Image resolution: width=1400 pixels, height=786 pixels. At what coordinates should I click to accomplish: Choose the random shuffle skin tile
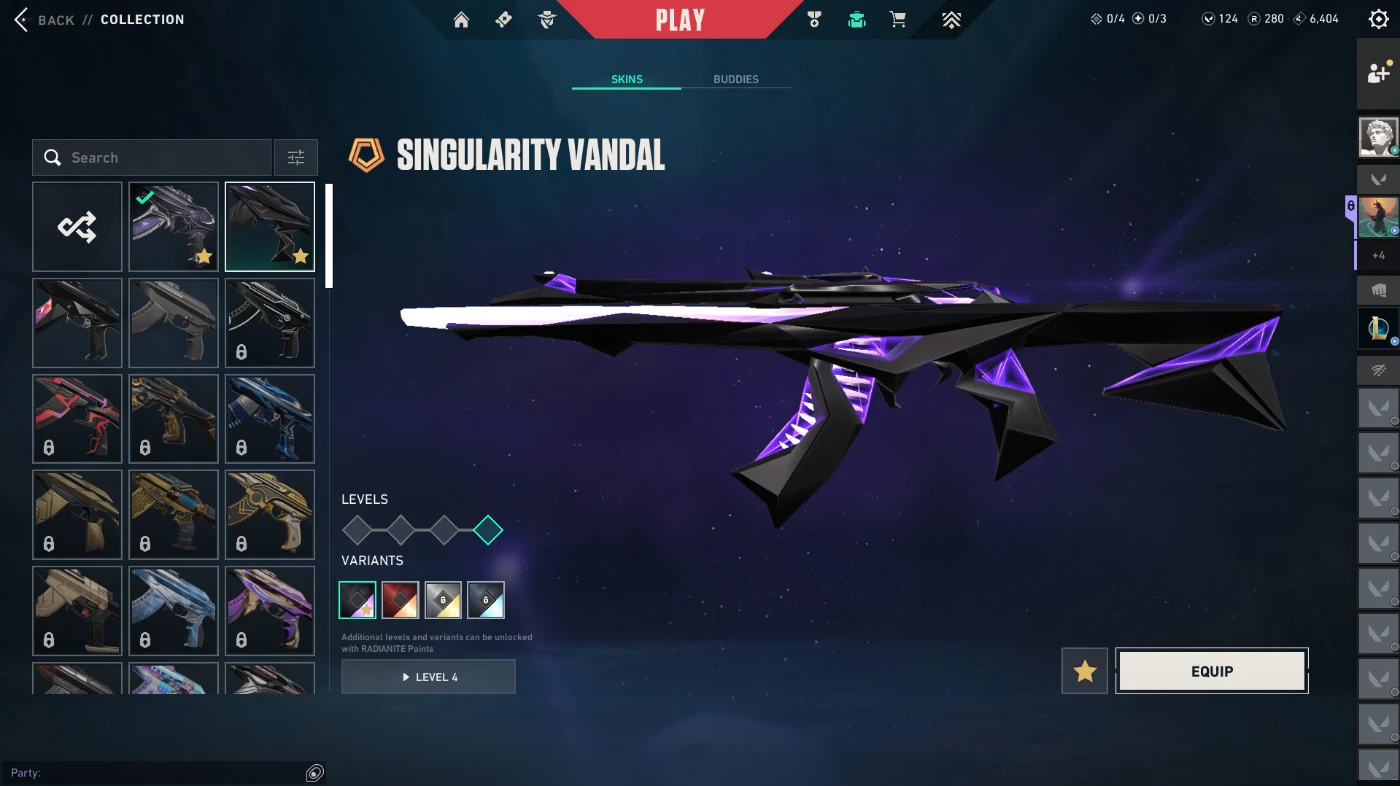(x=77, y=227)
